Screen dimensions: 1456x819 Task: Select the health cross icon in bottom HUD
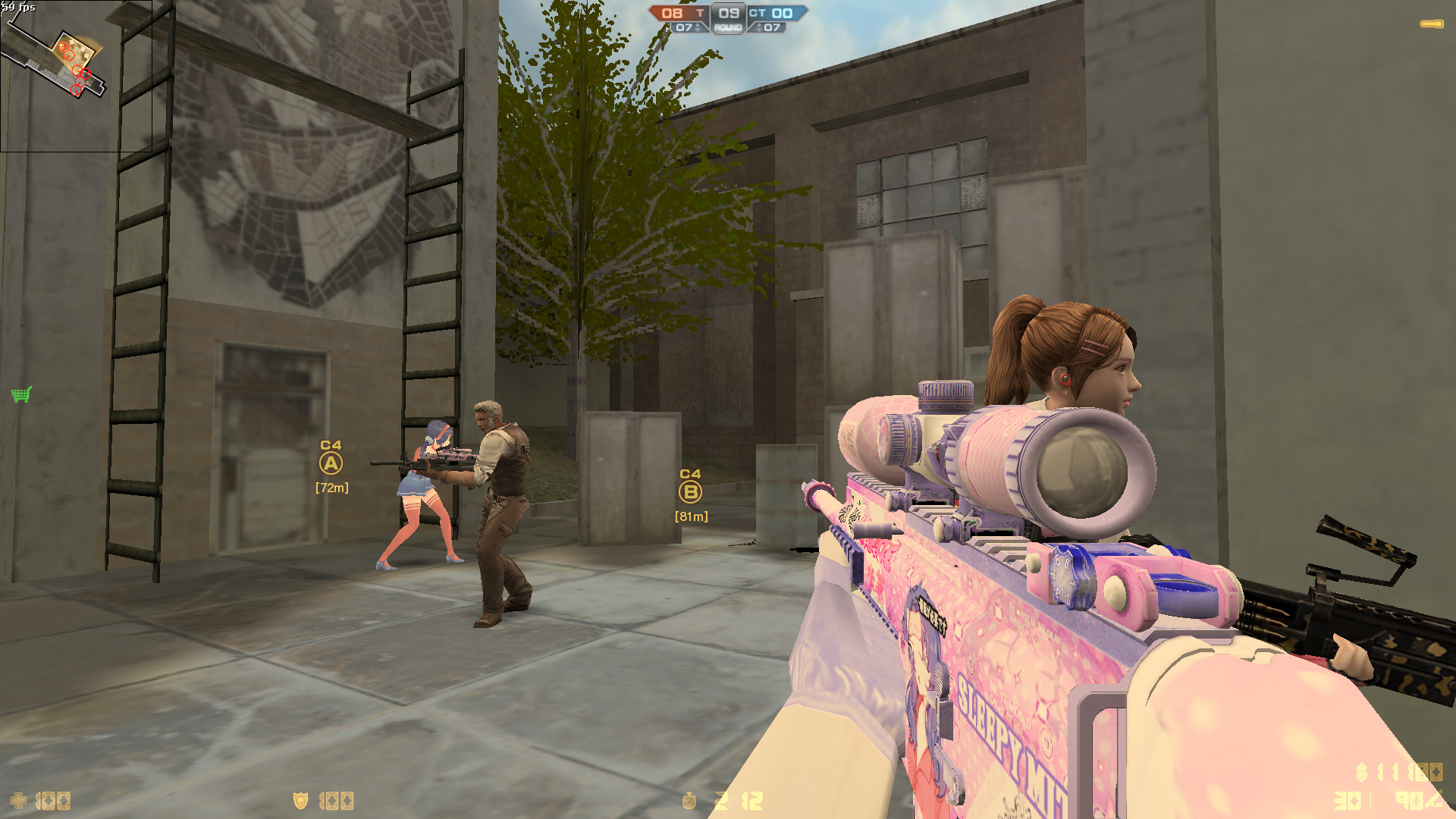(19, 799)
